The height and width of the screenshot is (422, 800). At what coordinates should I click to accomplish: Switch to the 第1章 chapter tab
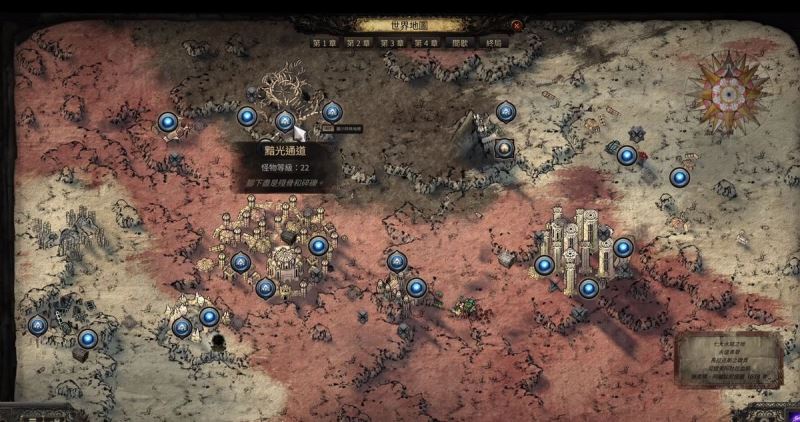click(324, 44)
